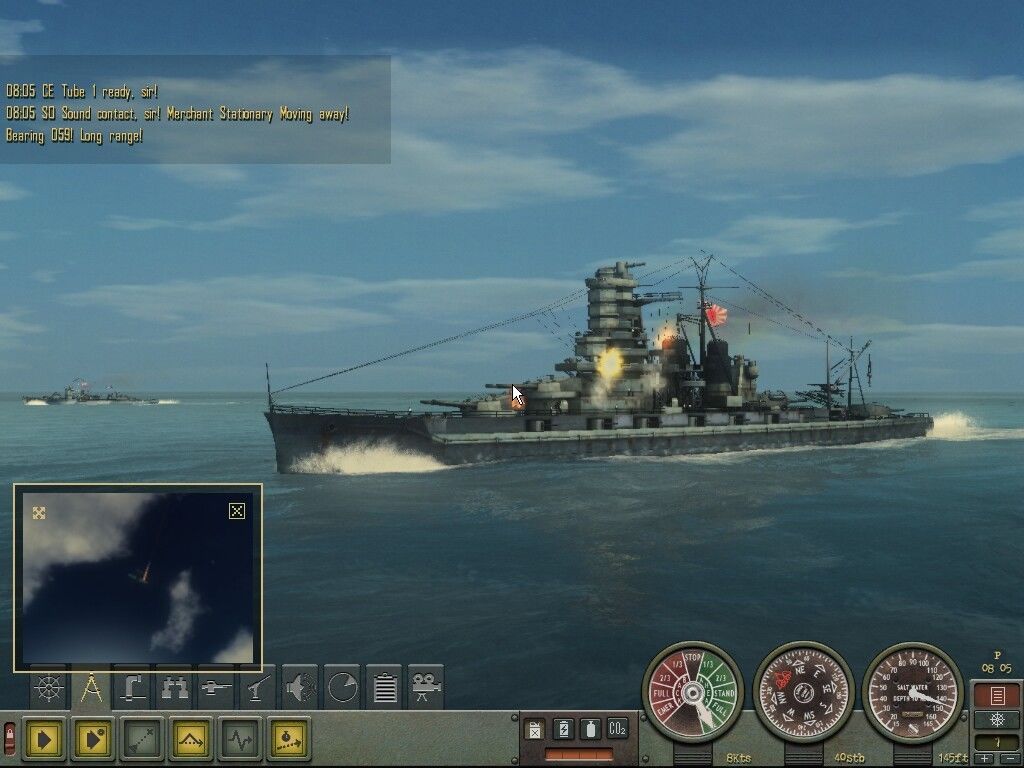Click the depth gauge dial
The width and height of the screenshot is (1024, 768).
pyautogui.click(x=912, y=691)
